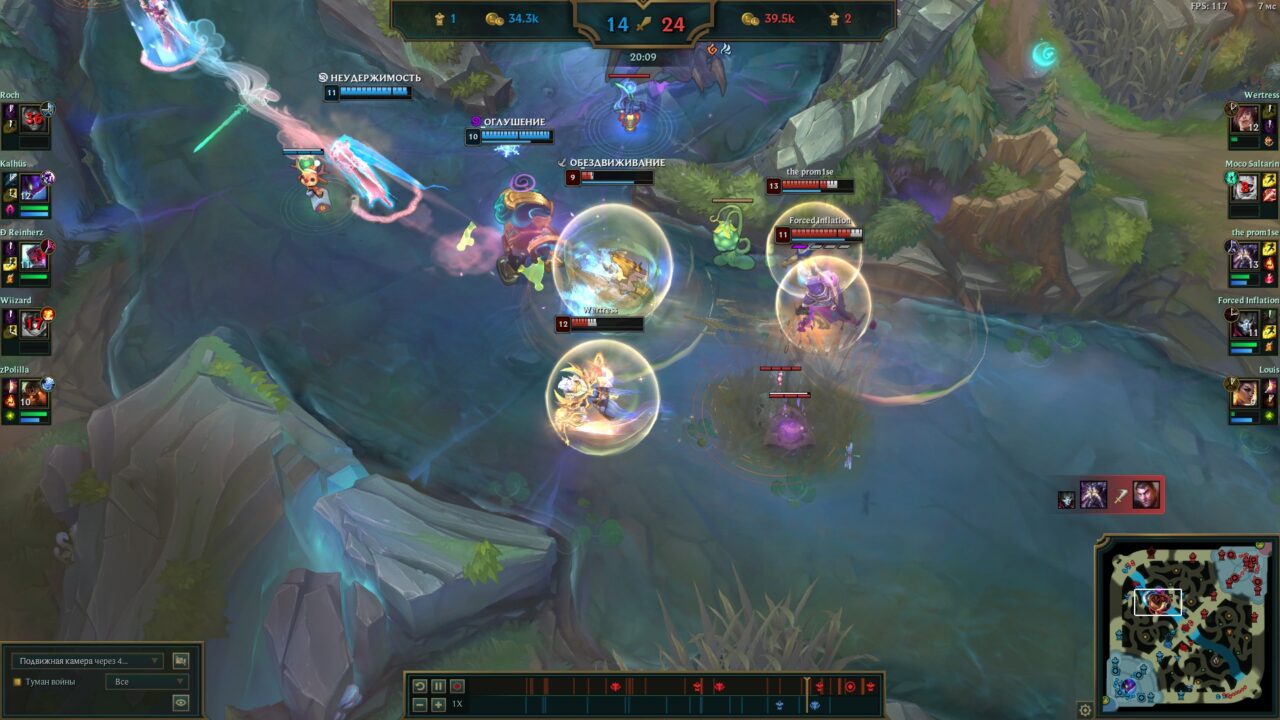Rewind the replay with the circular-arrow button

(420, 686)
